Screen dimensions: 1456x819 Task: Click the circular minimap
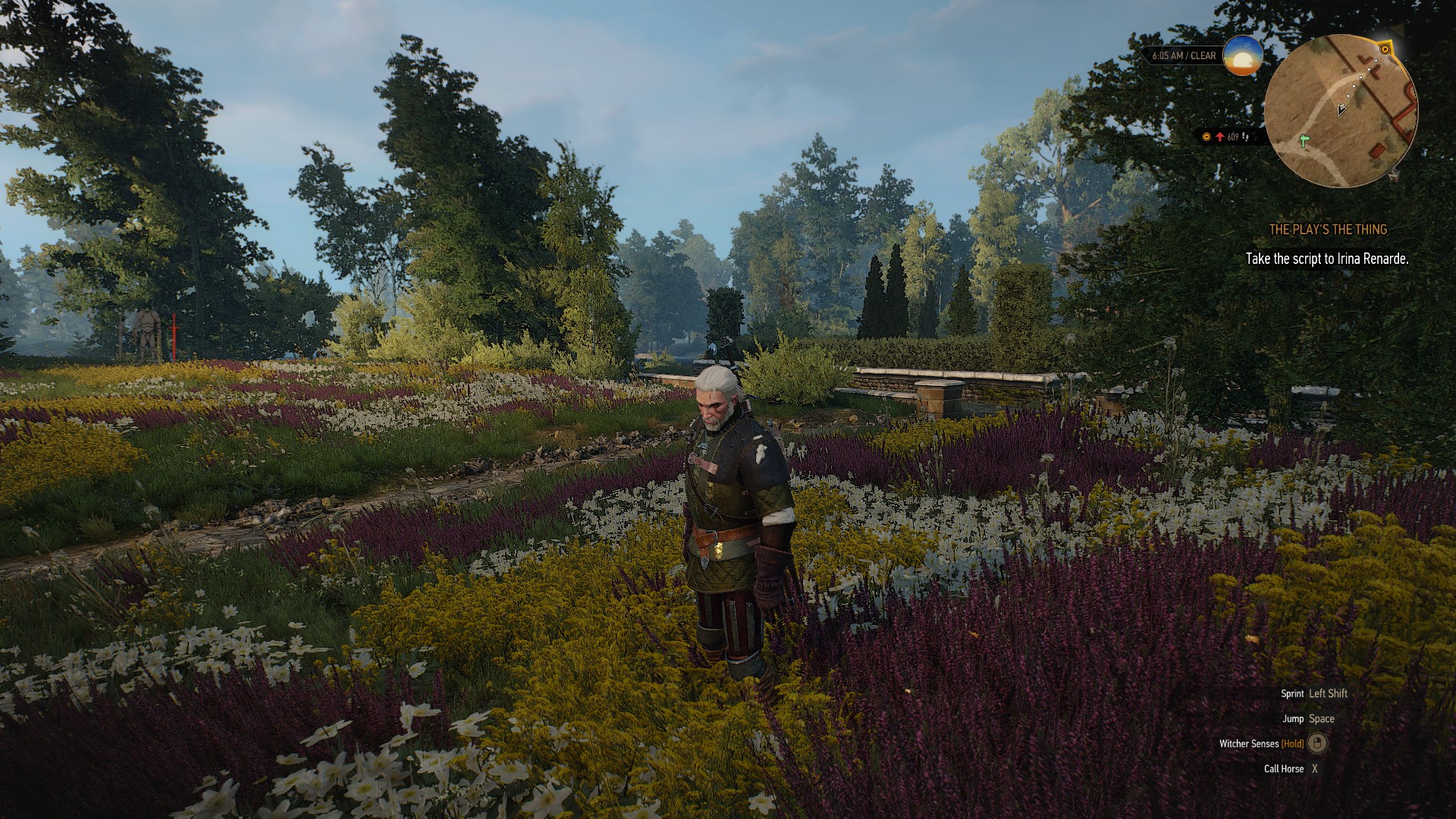(x=1340, y=111)
